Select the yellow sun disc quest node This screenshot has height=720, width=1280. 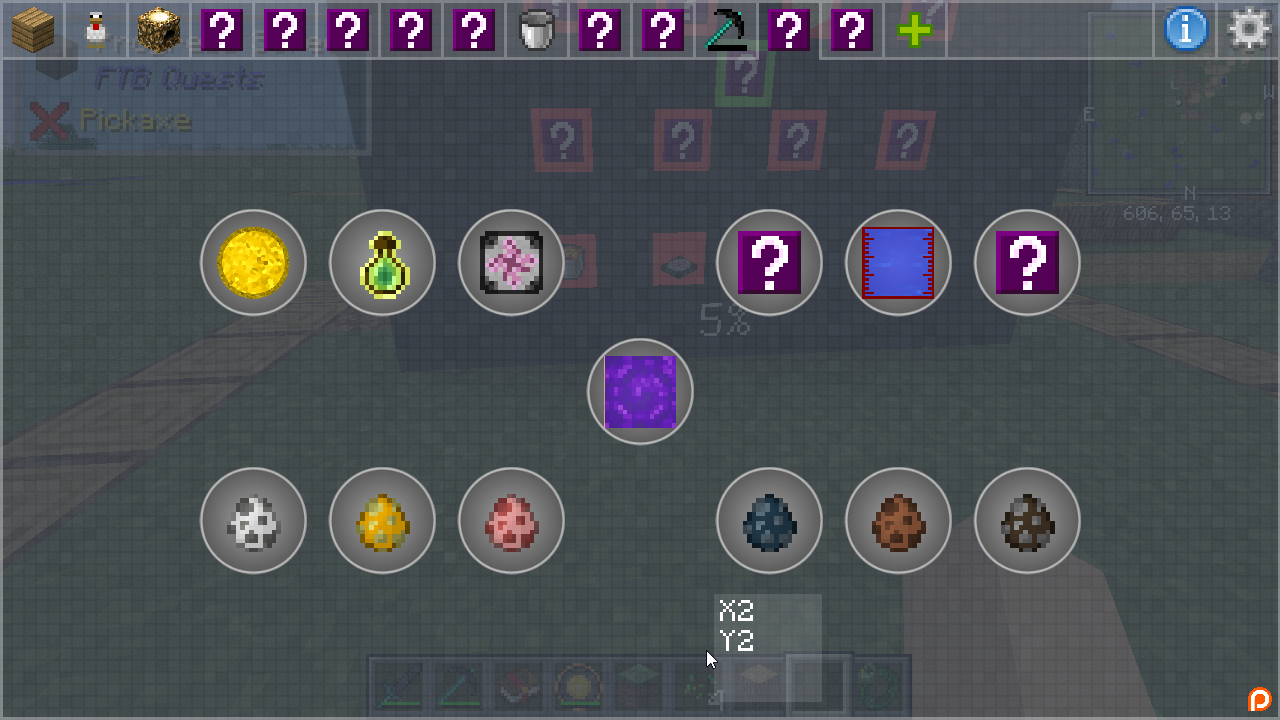click(253, 263)
